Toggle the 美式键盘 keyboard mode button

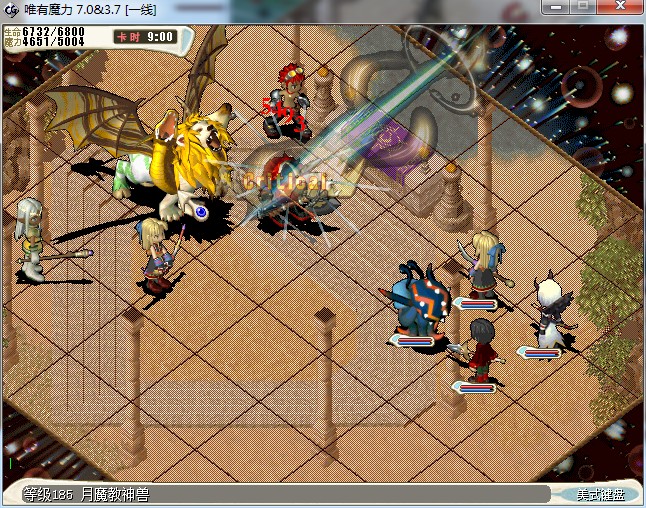click(x=600, y=494)
